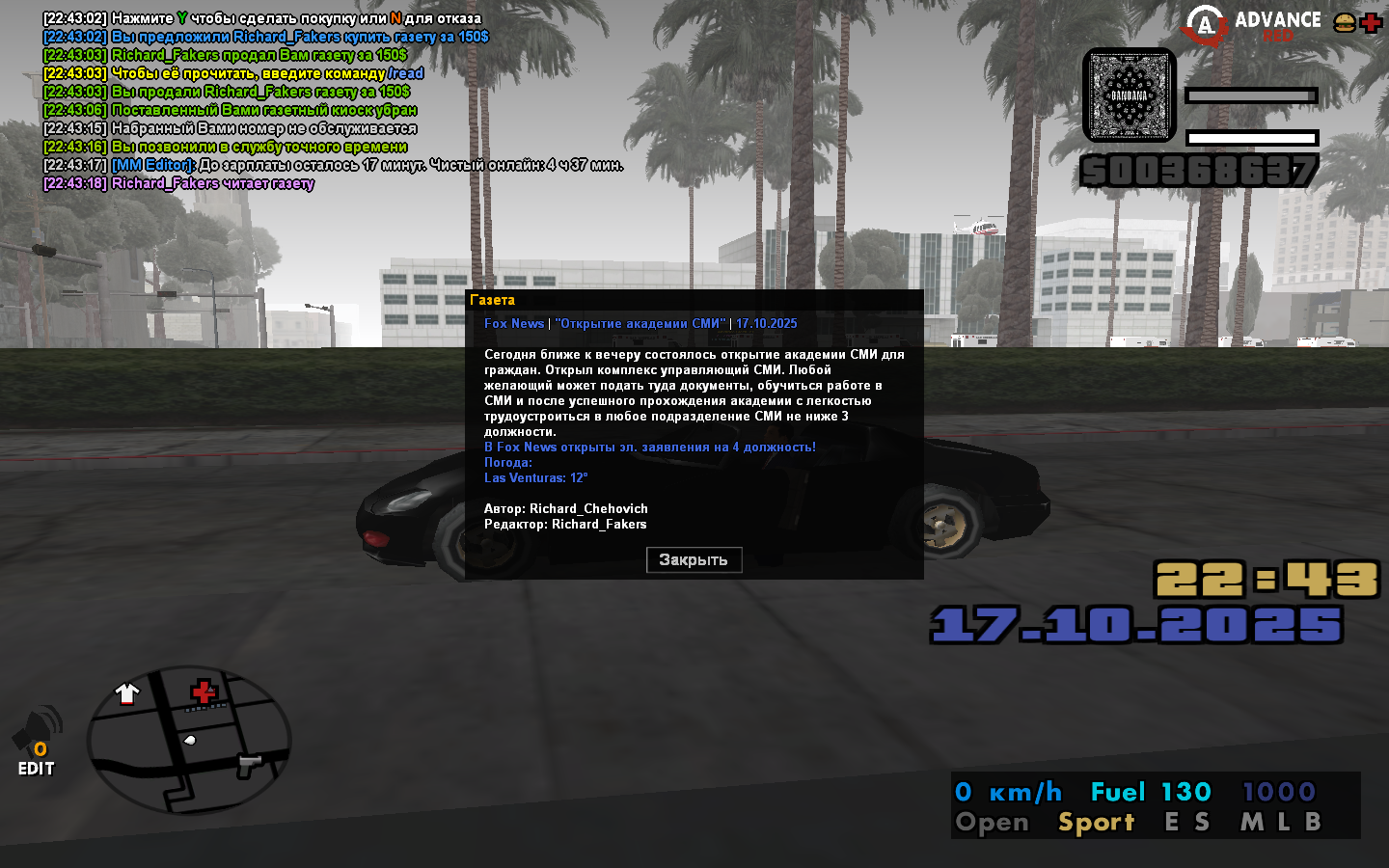
Task: Close the newspaper dialog with Закрыть
Action: [694, 560]
